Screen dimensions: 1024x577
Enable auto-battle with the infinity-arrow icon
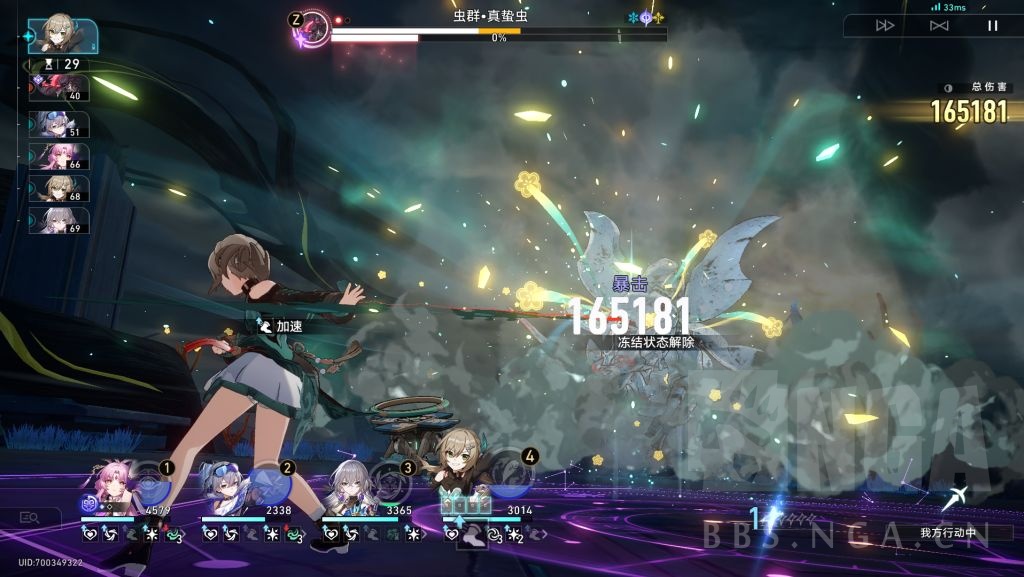click(938, 26)
